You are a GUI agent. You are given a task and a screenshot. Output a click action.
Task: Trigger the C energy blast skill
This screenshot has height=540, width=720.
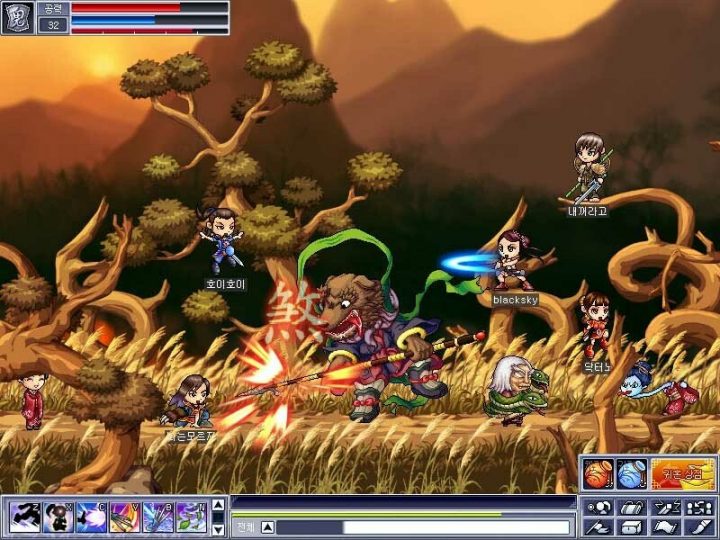click(x=91, y=516)
